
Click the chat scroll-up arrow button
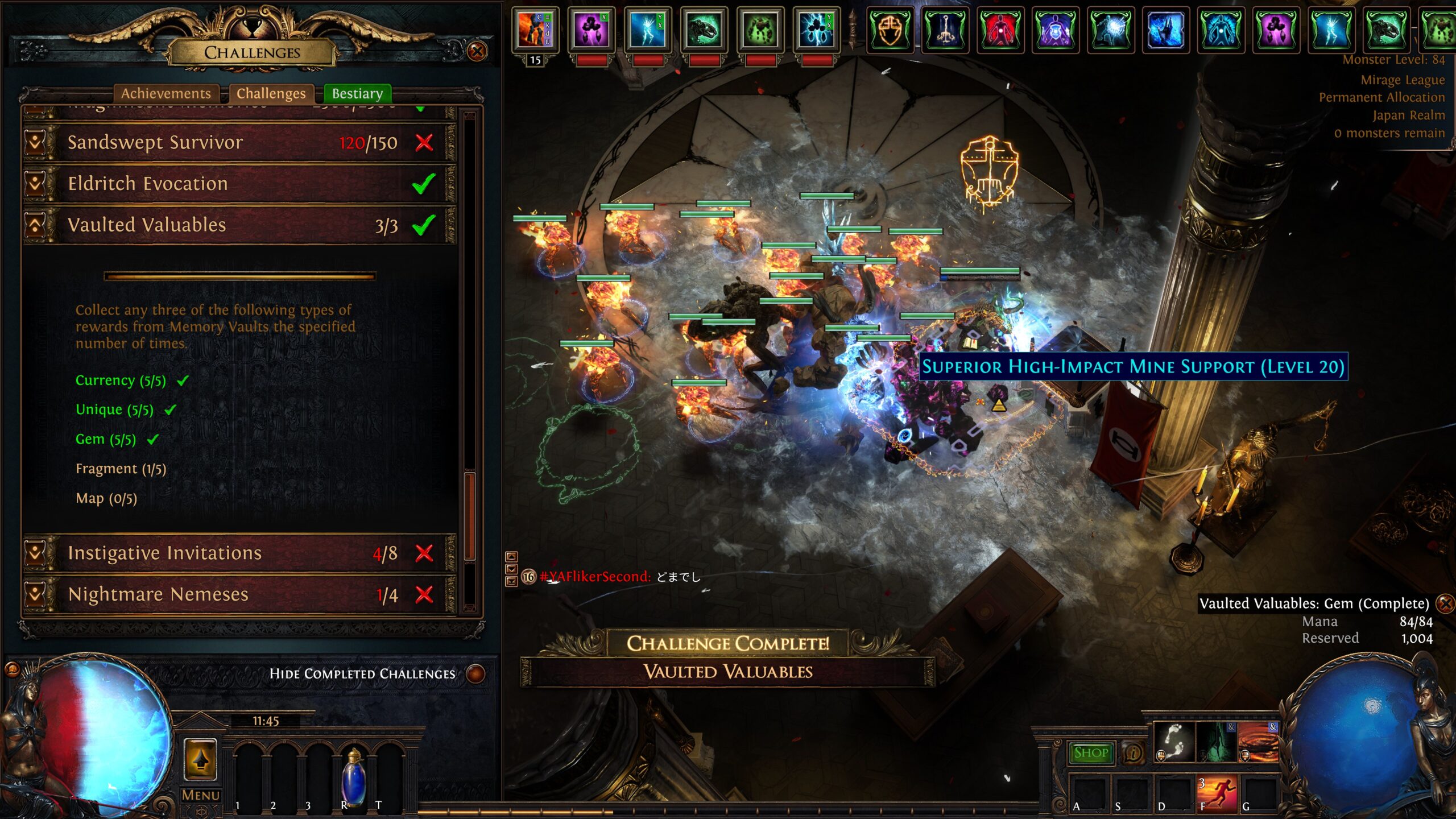click(511, 557)
